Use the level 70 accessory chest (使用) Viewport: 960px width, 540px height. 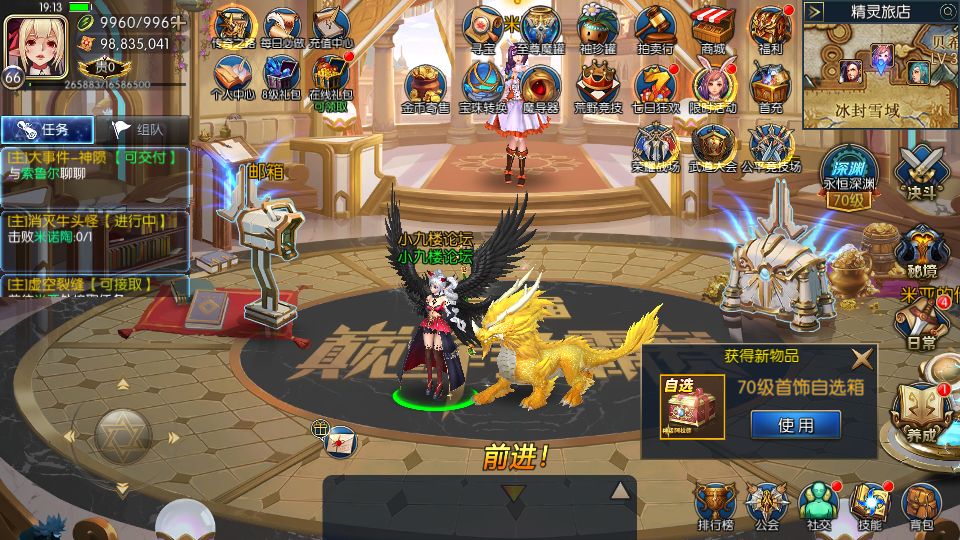click(x=795, y=425)
